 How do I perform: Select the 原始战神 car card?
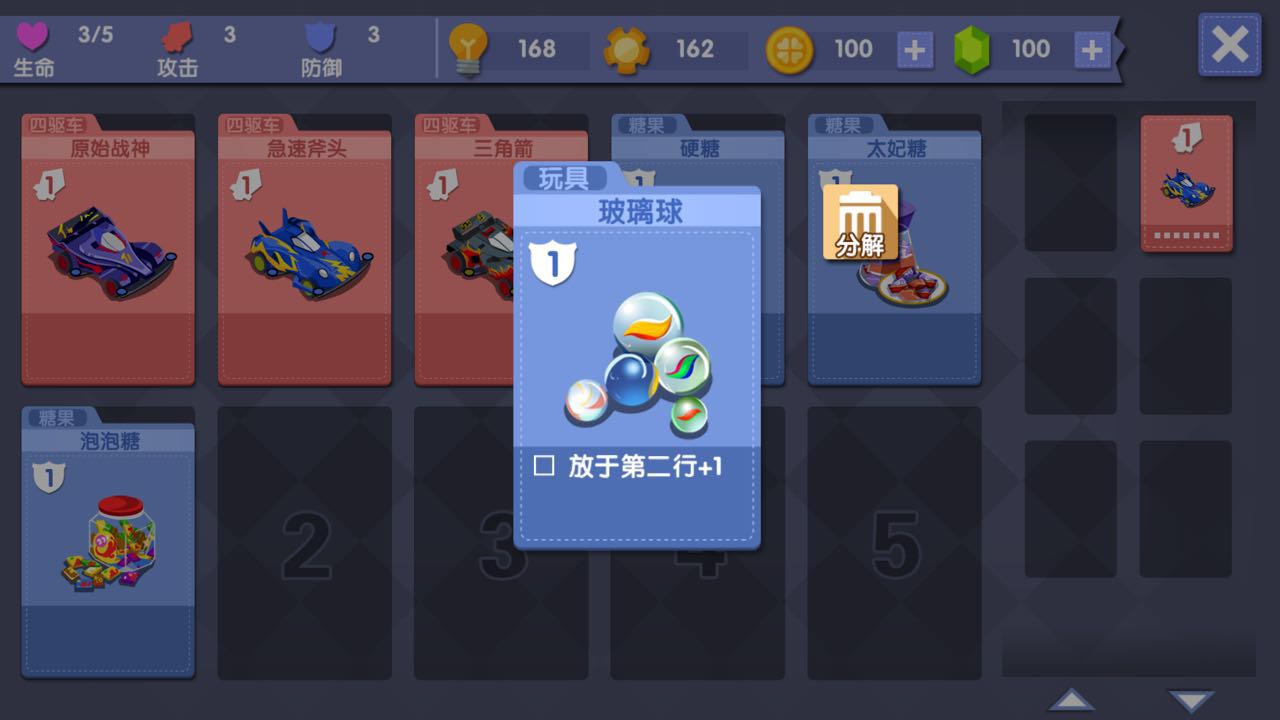coord(107,250)
